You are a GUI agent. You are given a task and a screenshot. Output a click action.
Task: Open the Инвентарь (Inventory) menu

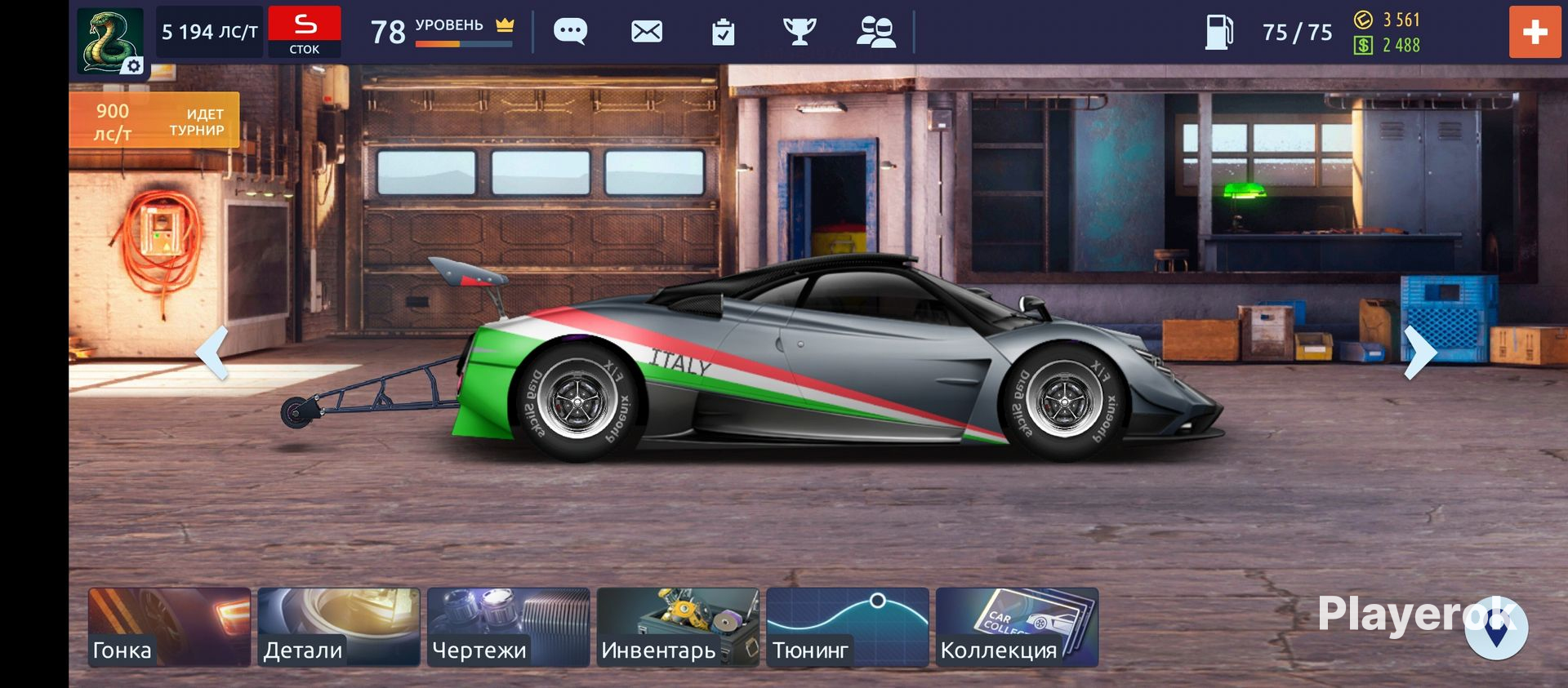coord(678,627)
